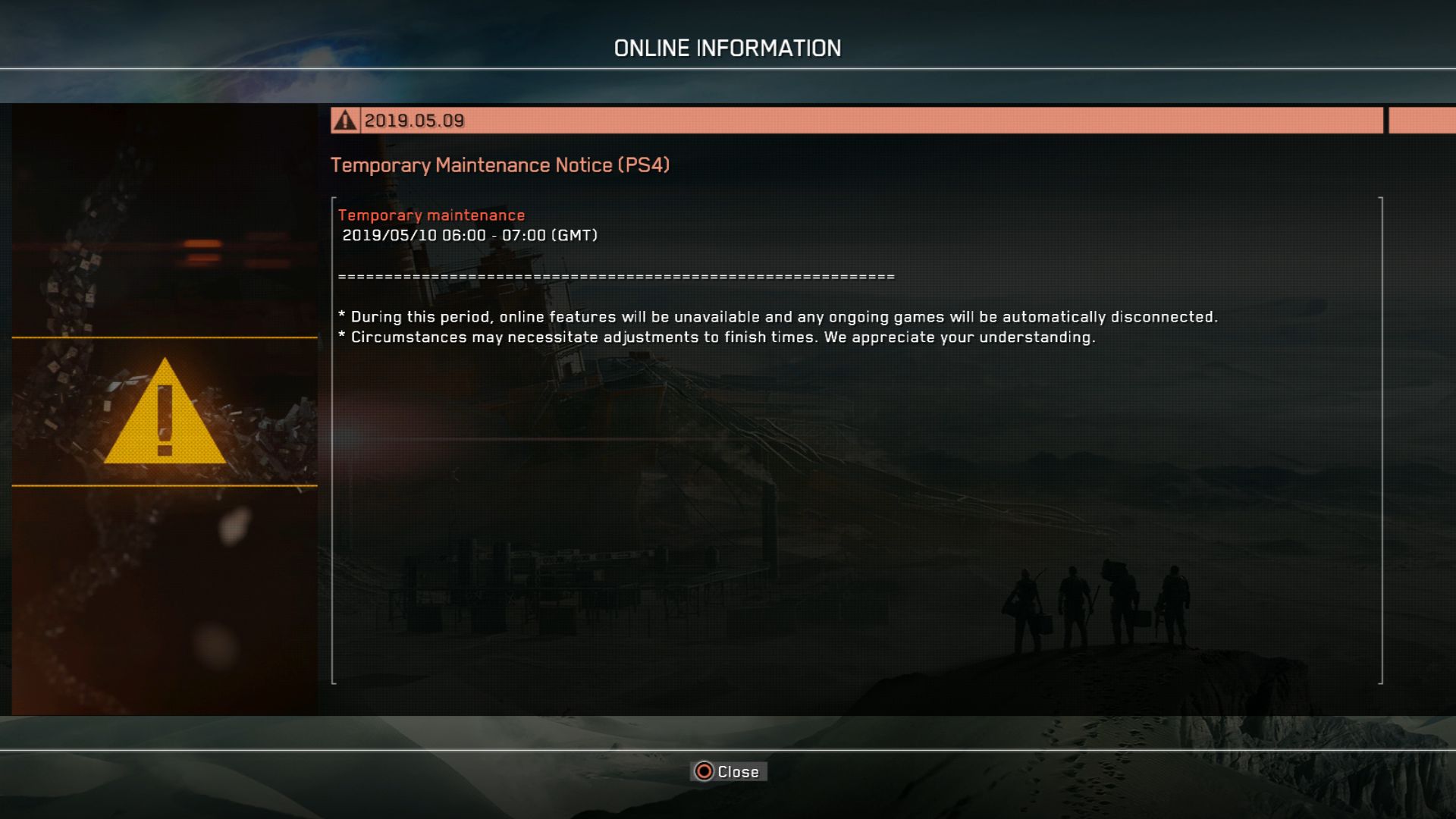This screenshot has height=819, width=1456.
Task: Click the ONLINE INFORMATION title banner
Action: click(727, 47)
